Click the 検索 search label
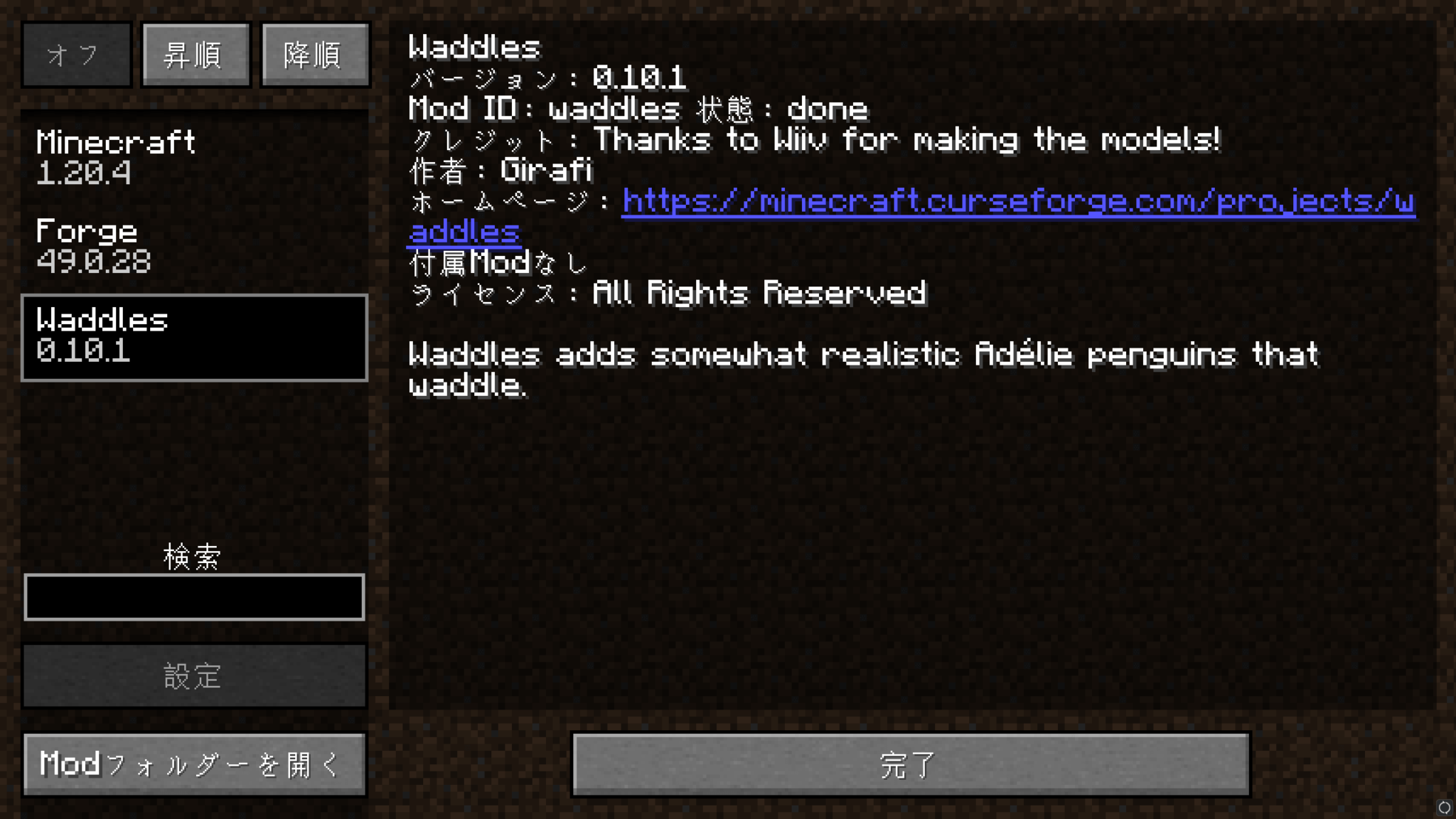Image resolution: width=1456 pixels, height=819 pixels. click(x=192, y=556)
